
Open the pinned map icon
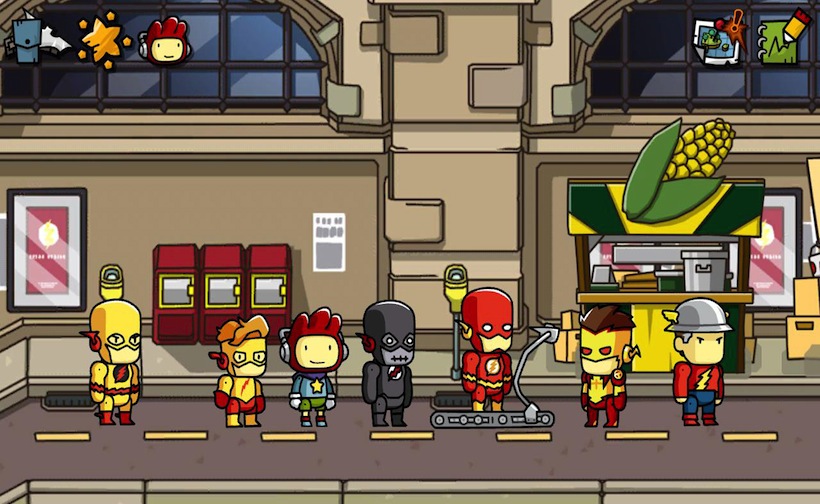[719, 38]
